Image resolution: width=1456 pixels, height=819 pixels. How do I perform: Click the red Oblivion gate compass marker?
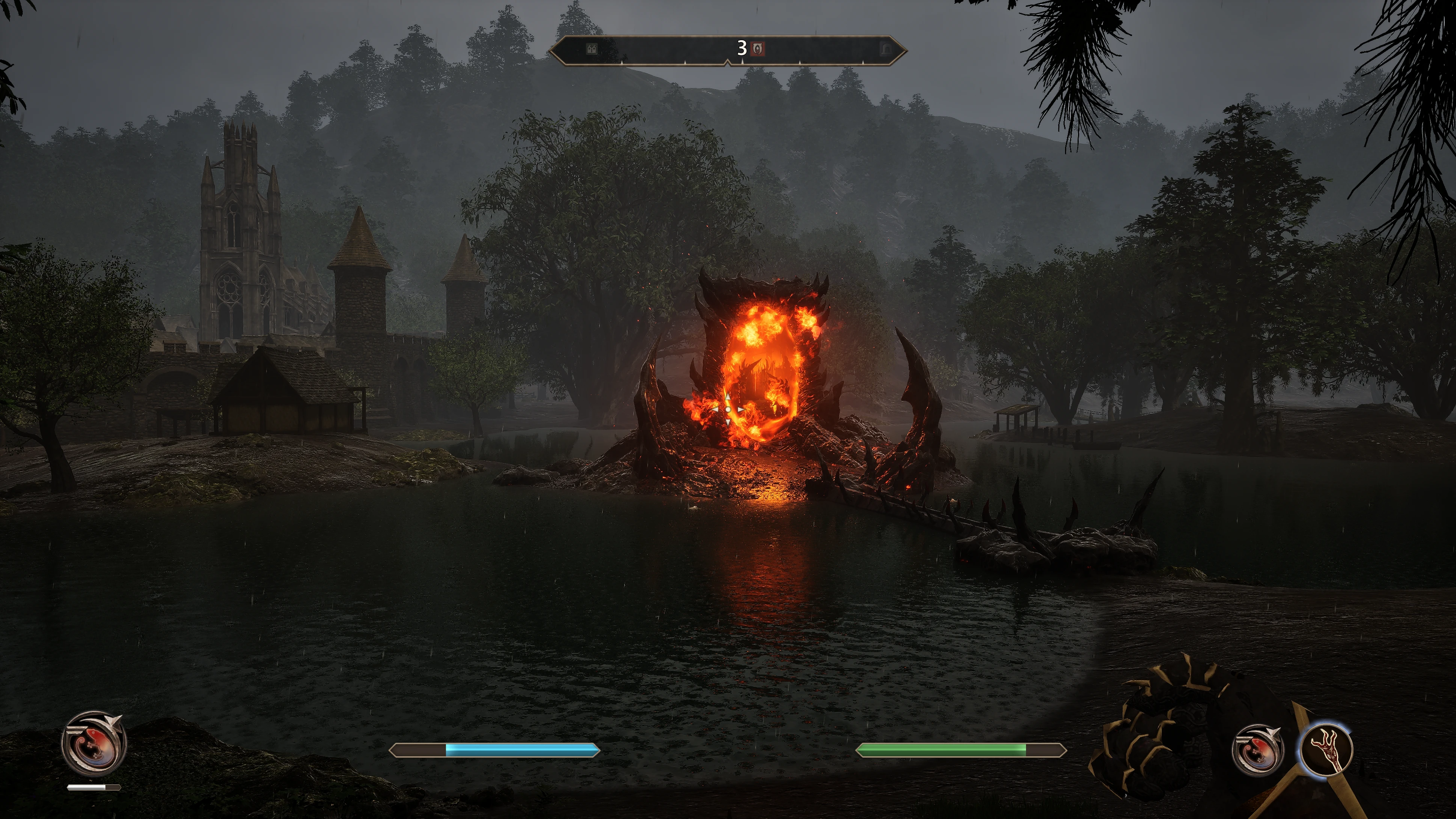(x=758, y=49)
